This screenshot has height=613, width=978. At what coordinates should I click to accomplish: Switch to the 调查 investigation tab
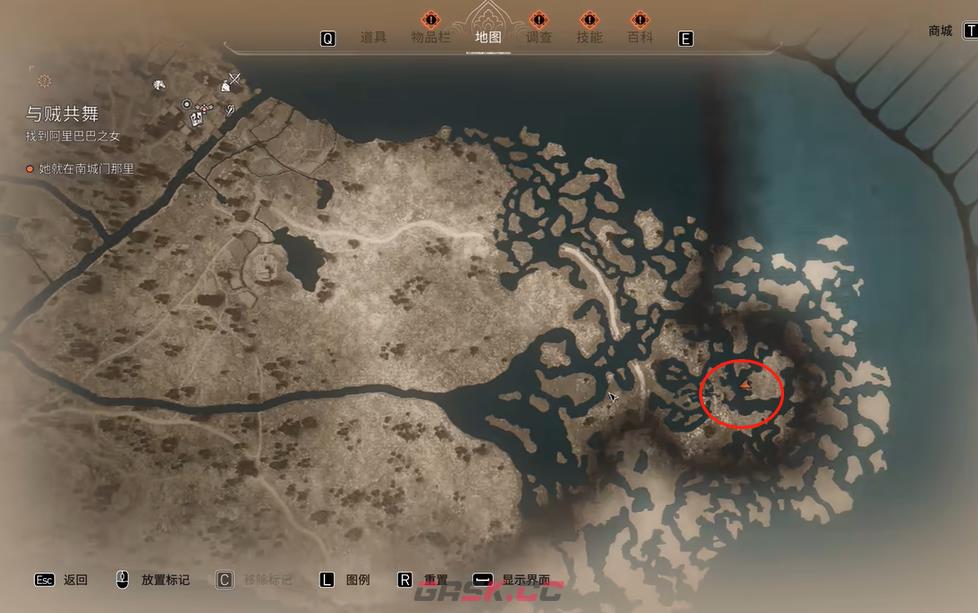(539, 38)
